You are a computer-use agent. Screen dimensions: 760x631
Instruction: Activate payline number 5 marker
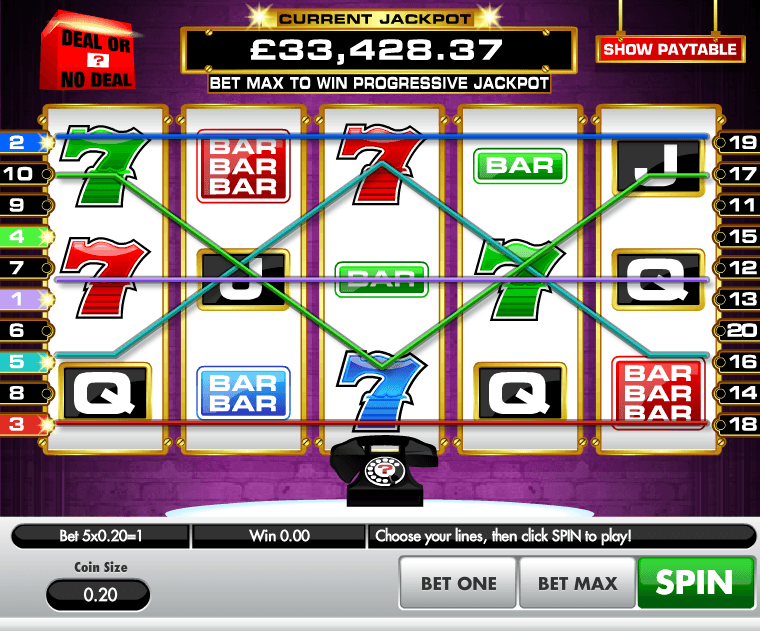18,362
